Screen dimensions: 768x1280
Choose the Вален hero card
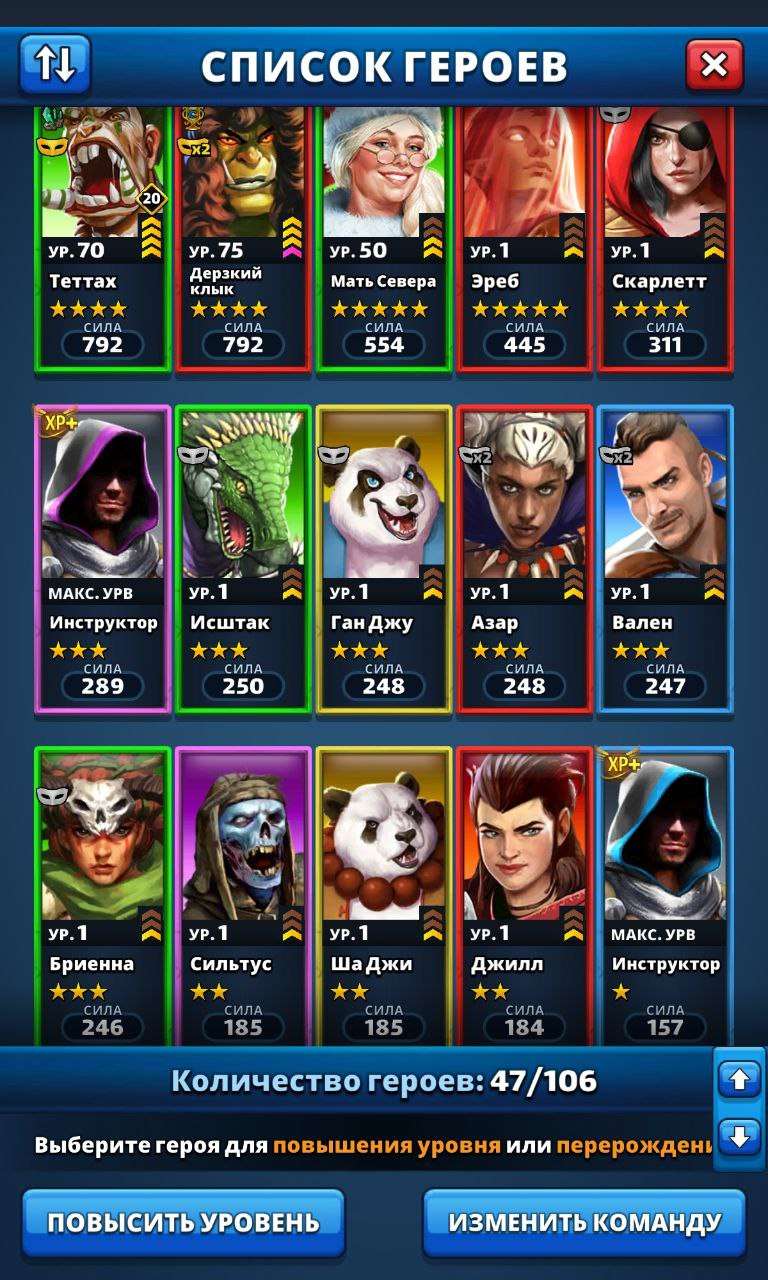click(x=665, y=558)
